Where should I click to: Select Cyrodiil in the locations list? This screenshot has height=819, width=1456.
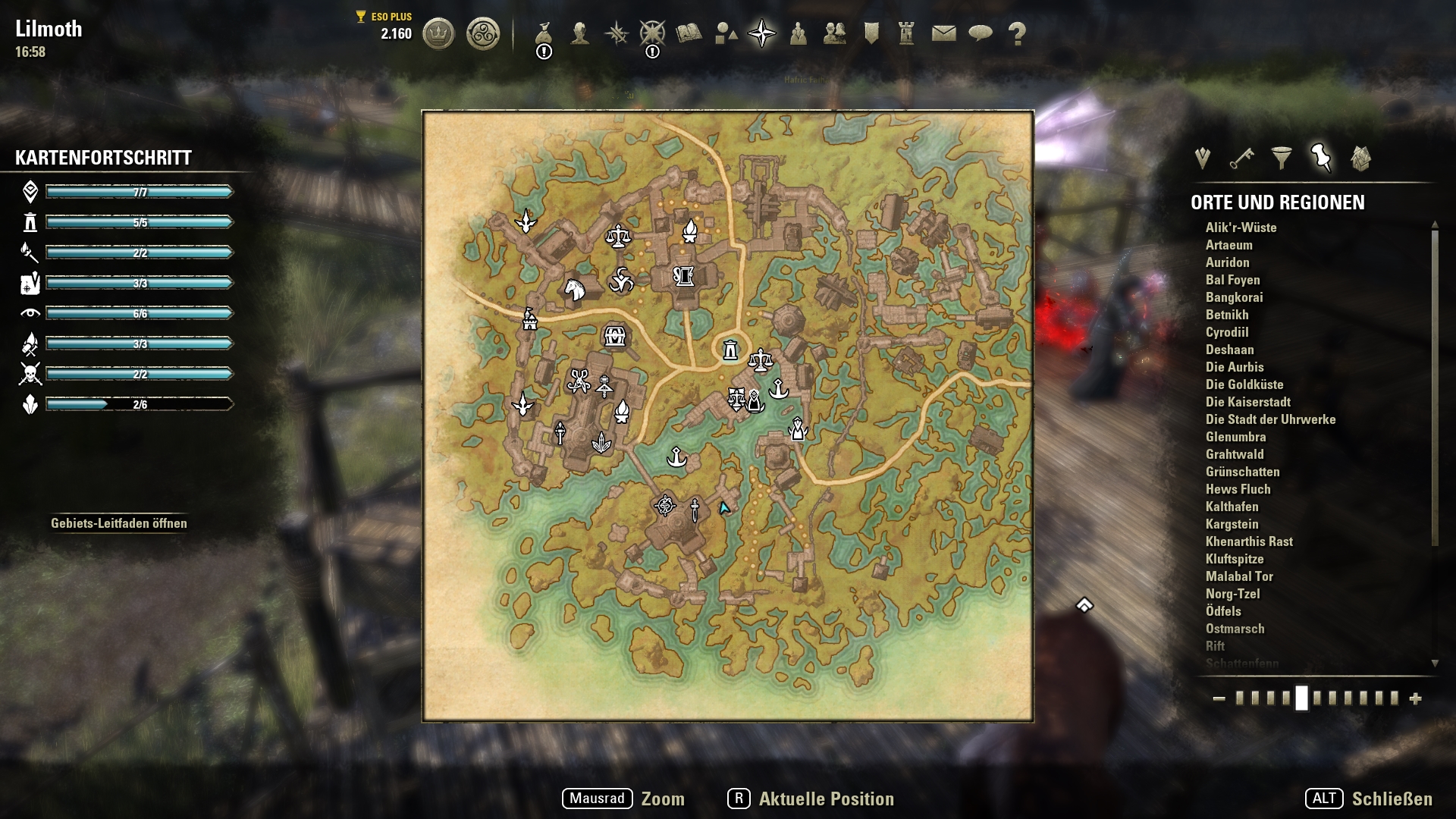click(x=1227, y=332)
